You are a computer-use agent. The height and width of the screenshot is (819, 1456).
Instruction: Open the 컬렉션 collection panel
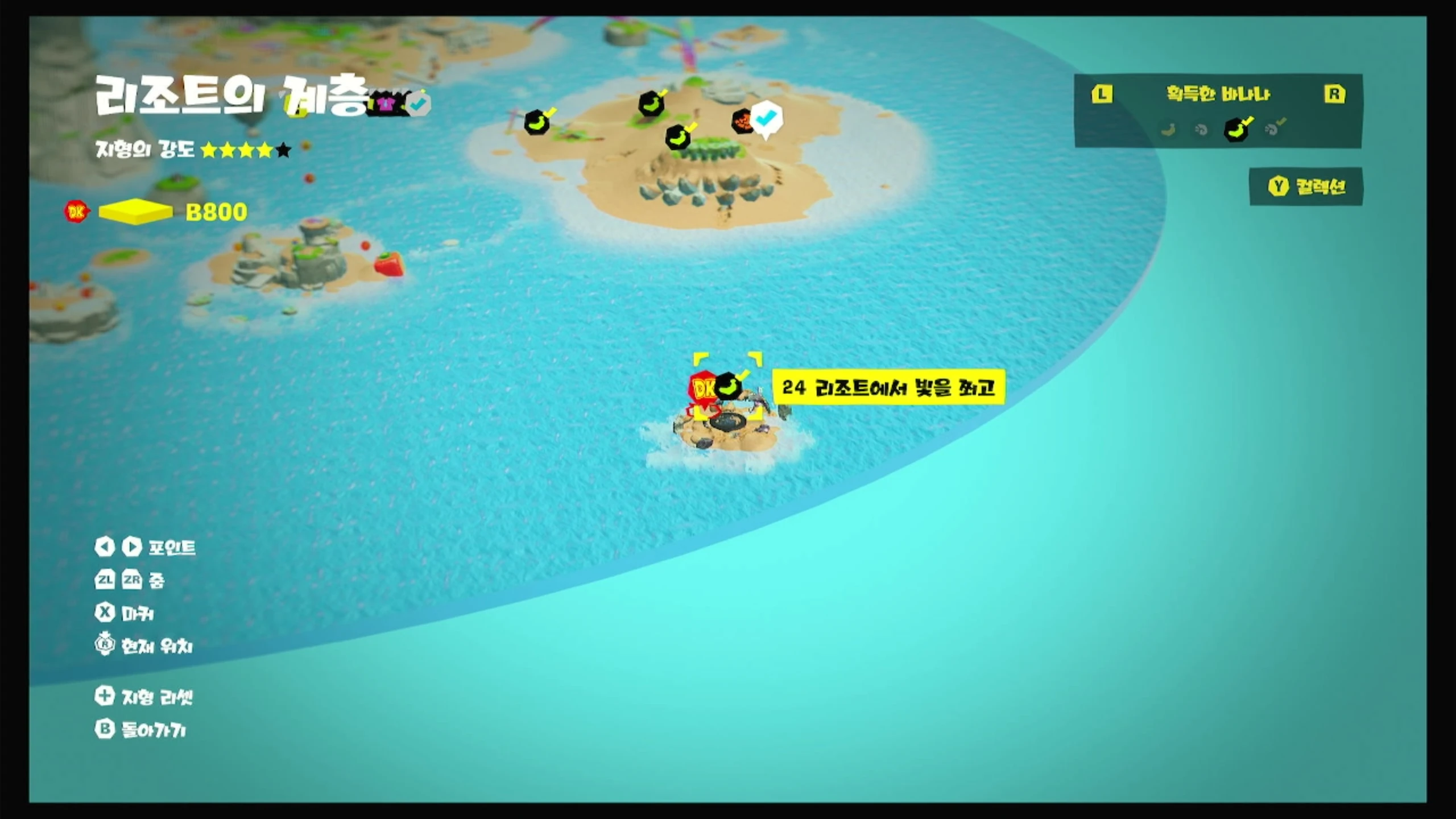point(1306,187)
